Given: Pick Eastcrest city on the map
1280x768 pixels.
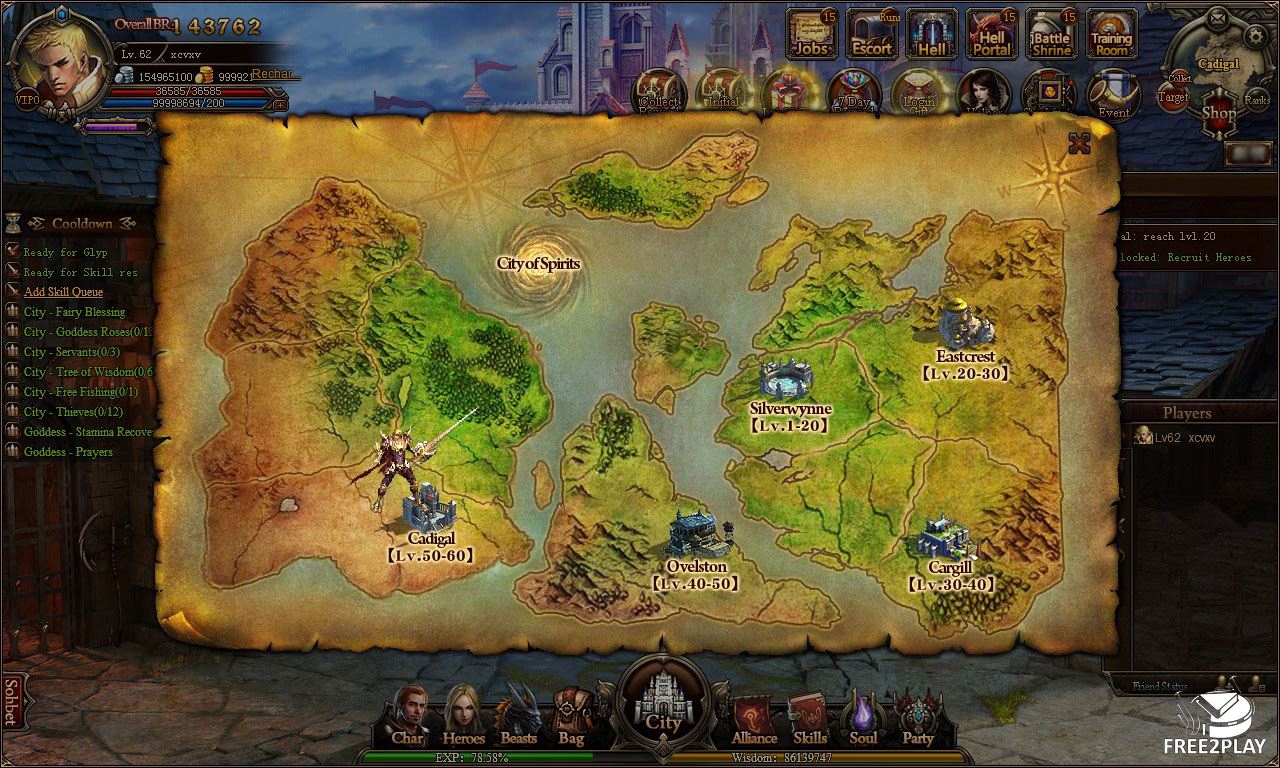Looking at the screenshot, I should (x=965, y=323).
